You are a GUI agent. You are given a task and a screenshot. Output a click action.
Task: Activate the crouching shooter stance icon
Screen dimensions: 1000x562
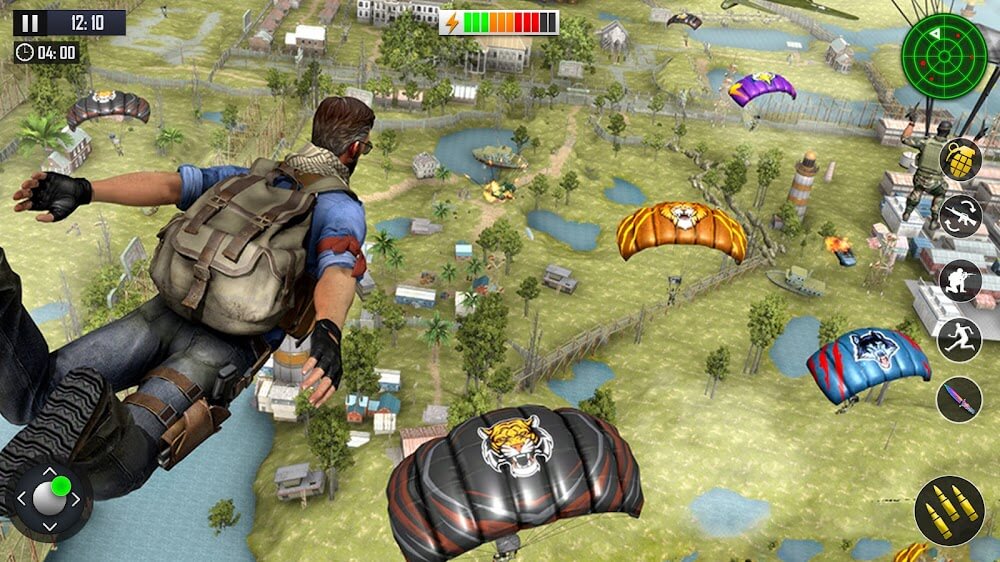point(960,280)
